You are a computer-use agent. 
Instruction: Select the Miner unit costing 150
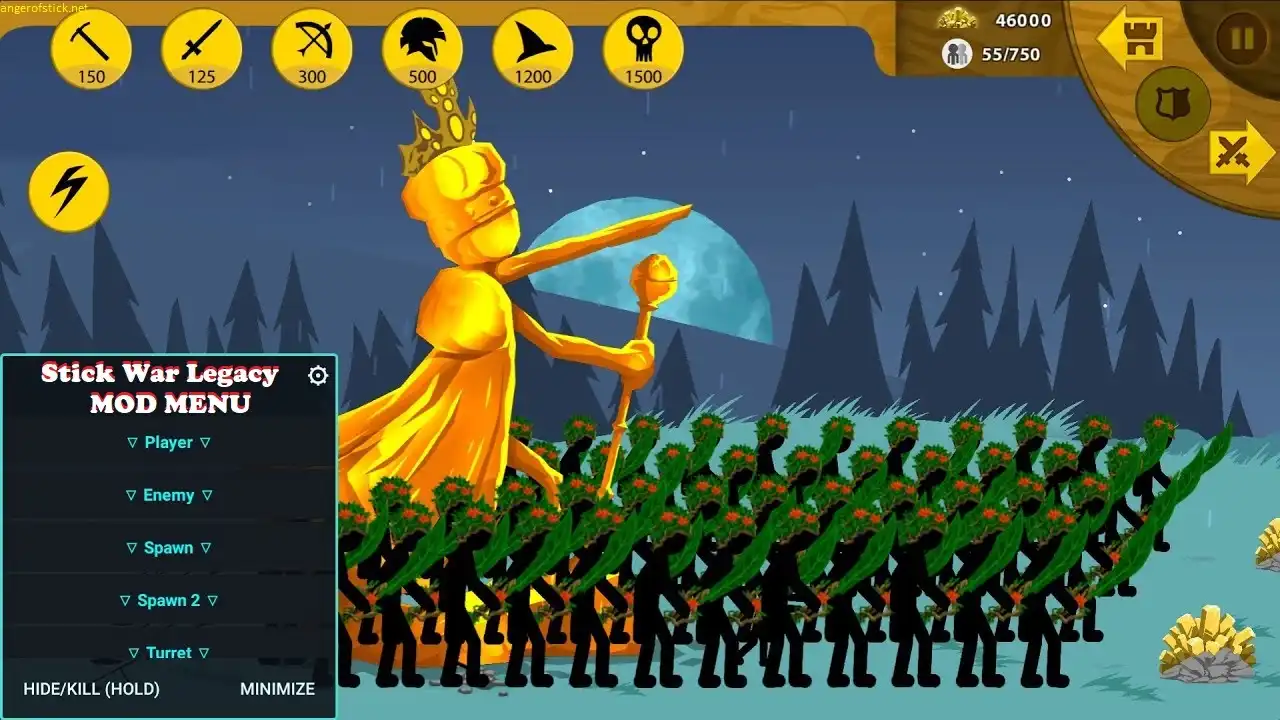coord(91,47)
